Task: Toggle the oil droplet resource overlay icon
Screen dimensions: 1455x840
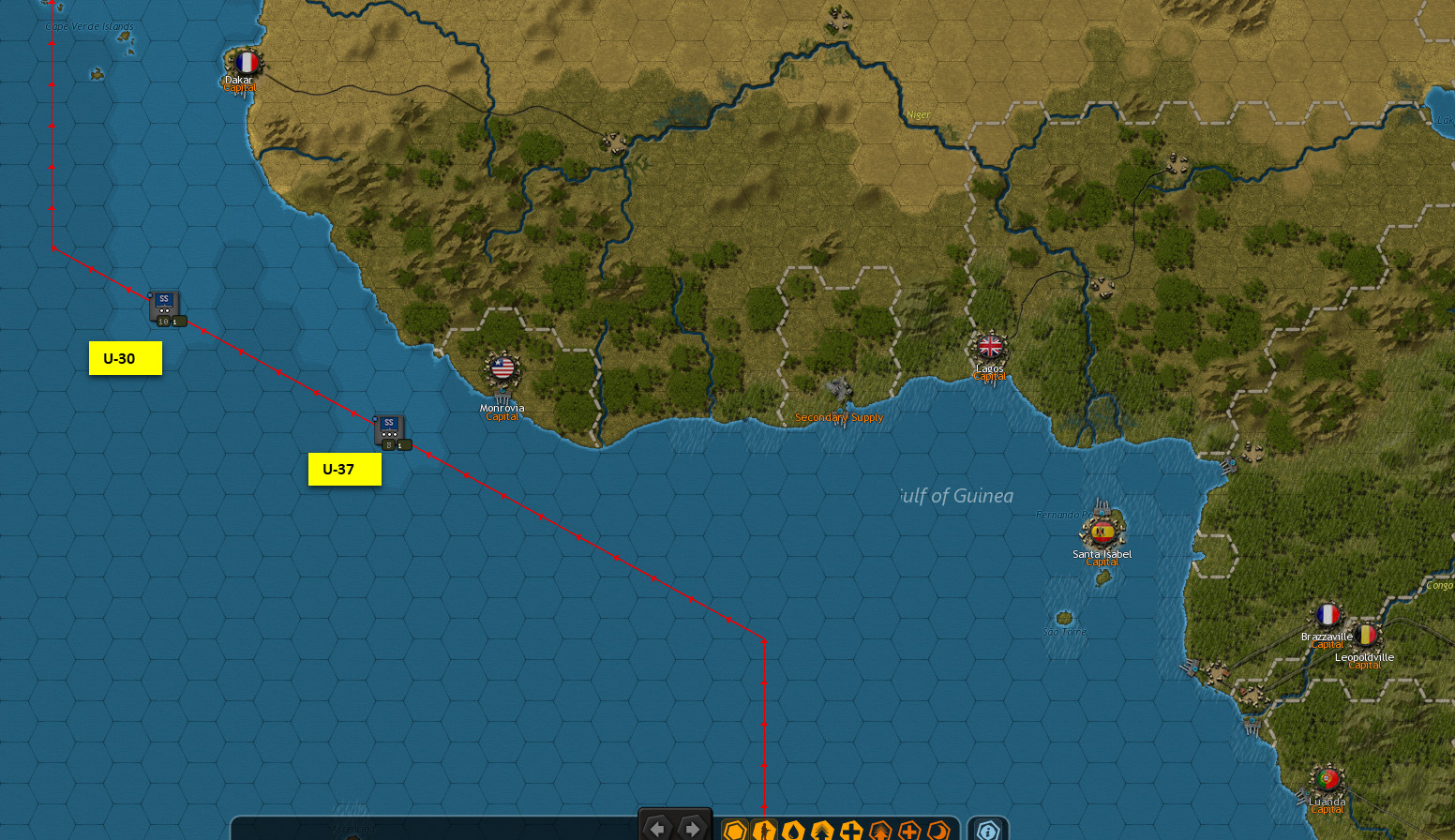Action: click(792, 830)
